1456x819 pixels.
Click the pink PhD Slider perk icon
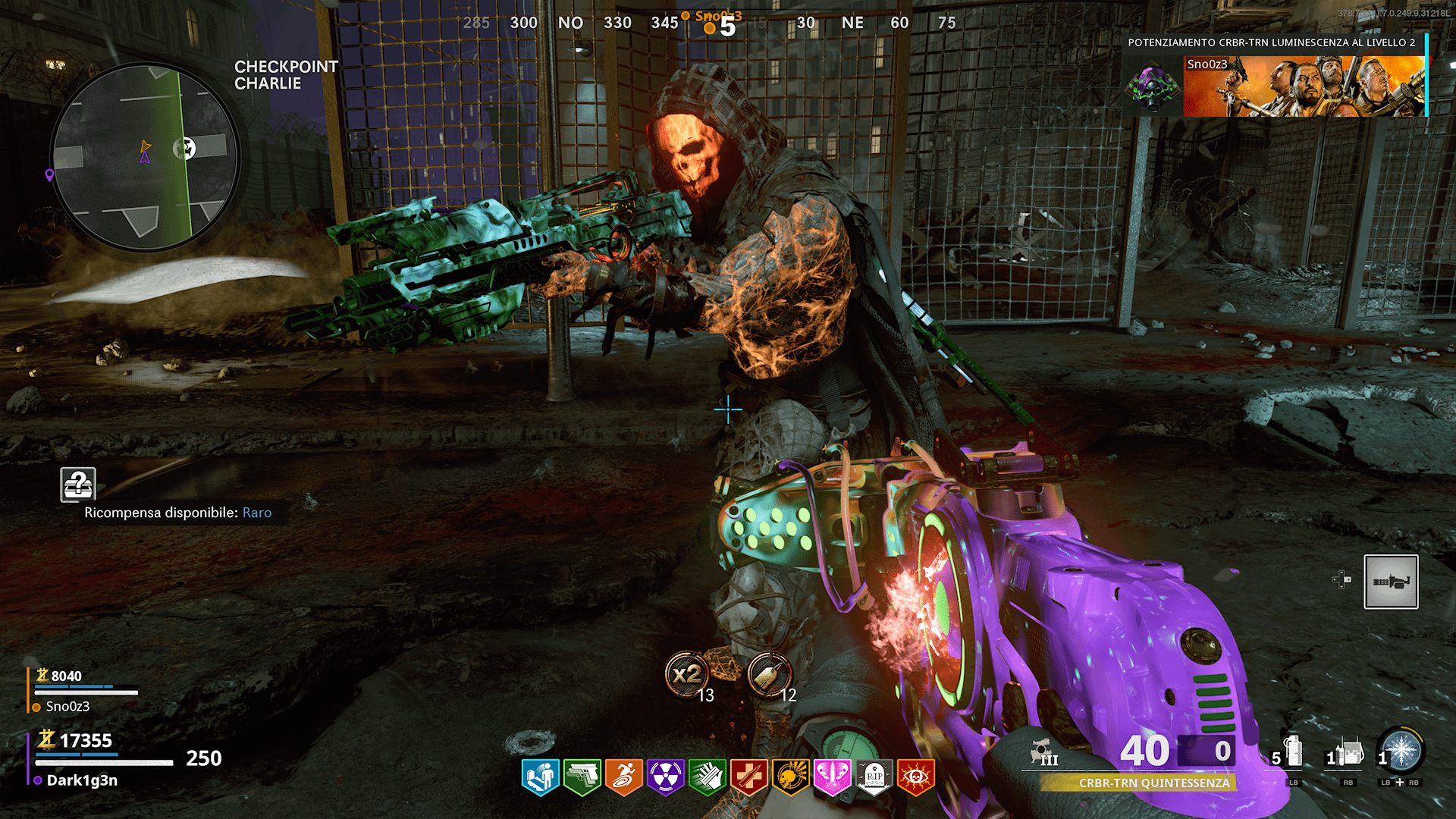(833, 777)
